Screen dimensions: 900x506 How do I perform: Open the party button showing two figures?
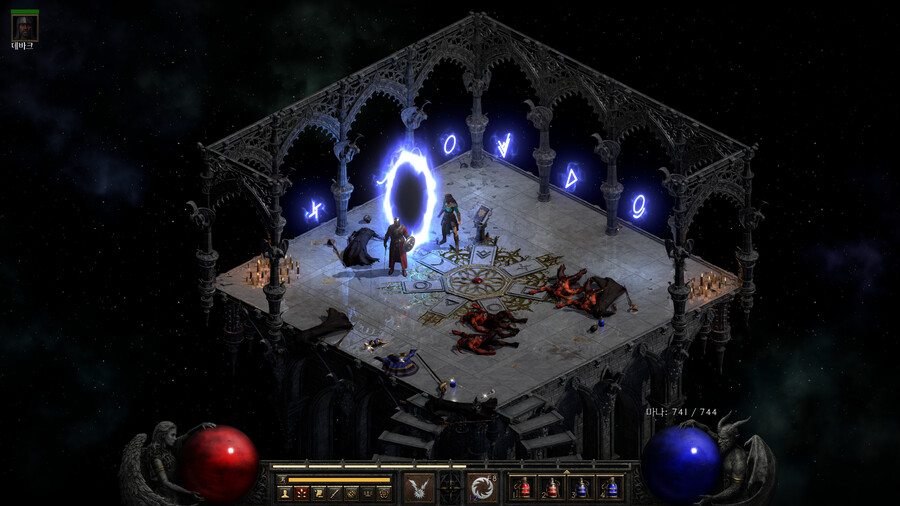367,493
